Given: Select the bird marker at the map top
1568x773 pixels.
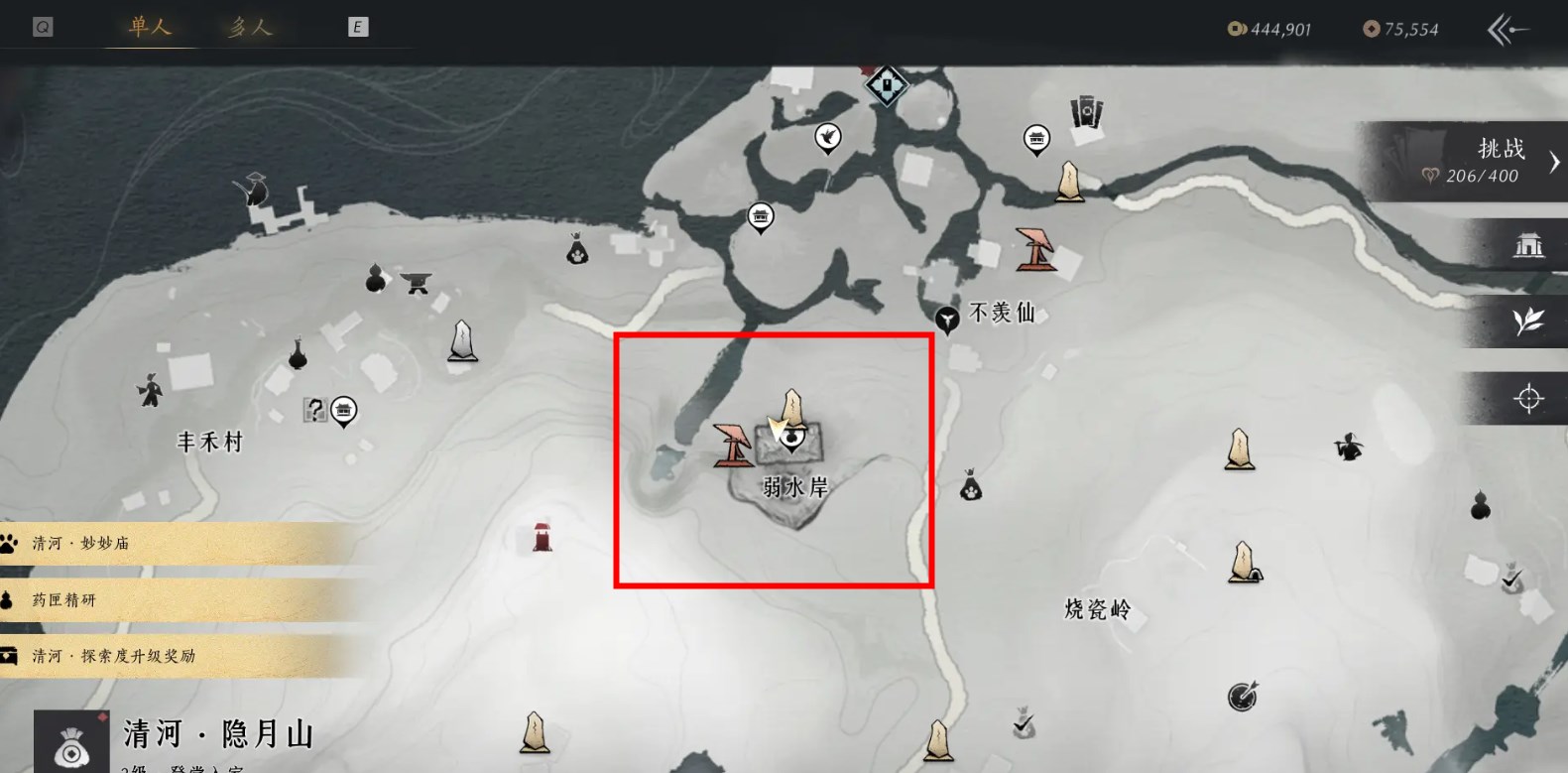Looking at the screenshot, I should [829, 134].
